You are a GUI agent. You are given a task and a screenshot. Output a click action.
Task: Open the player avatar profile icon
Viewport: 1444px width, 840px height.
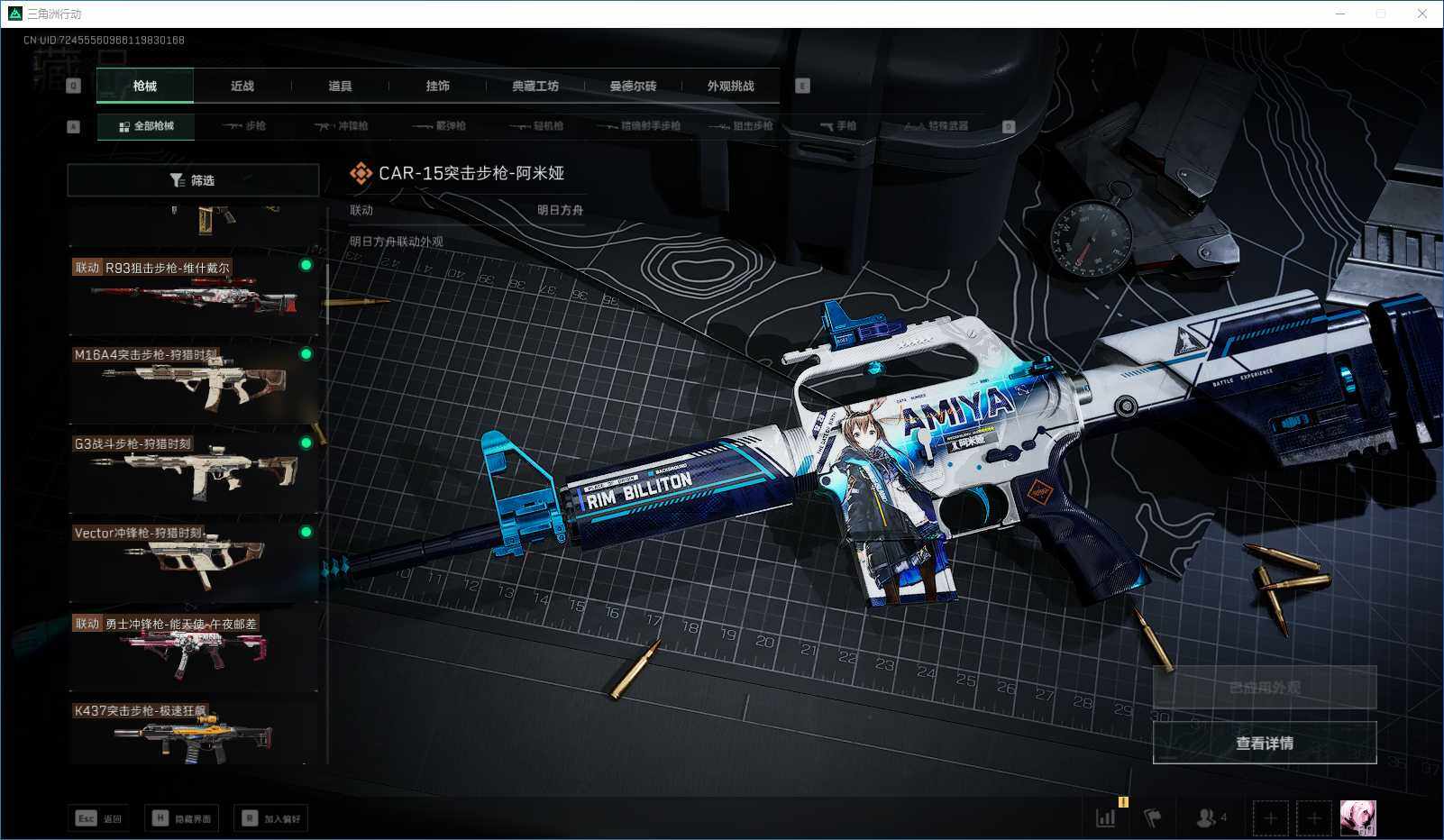[x=1357, y=817]
